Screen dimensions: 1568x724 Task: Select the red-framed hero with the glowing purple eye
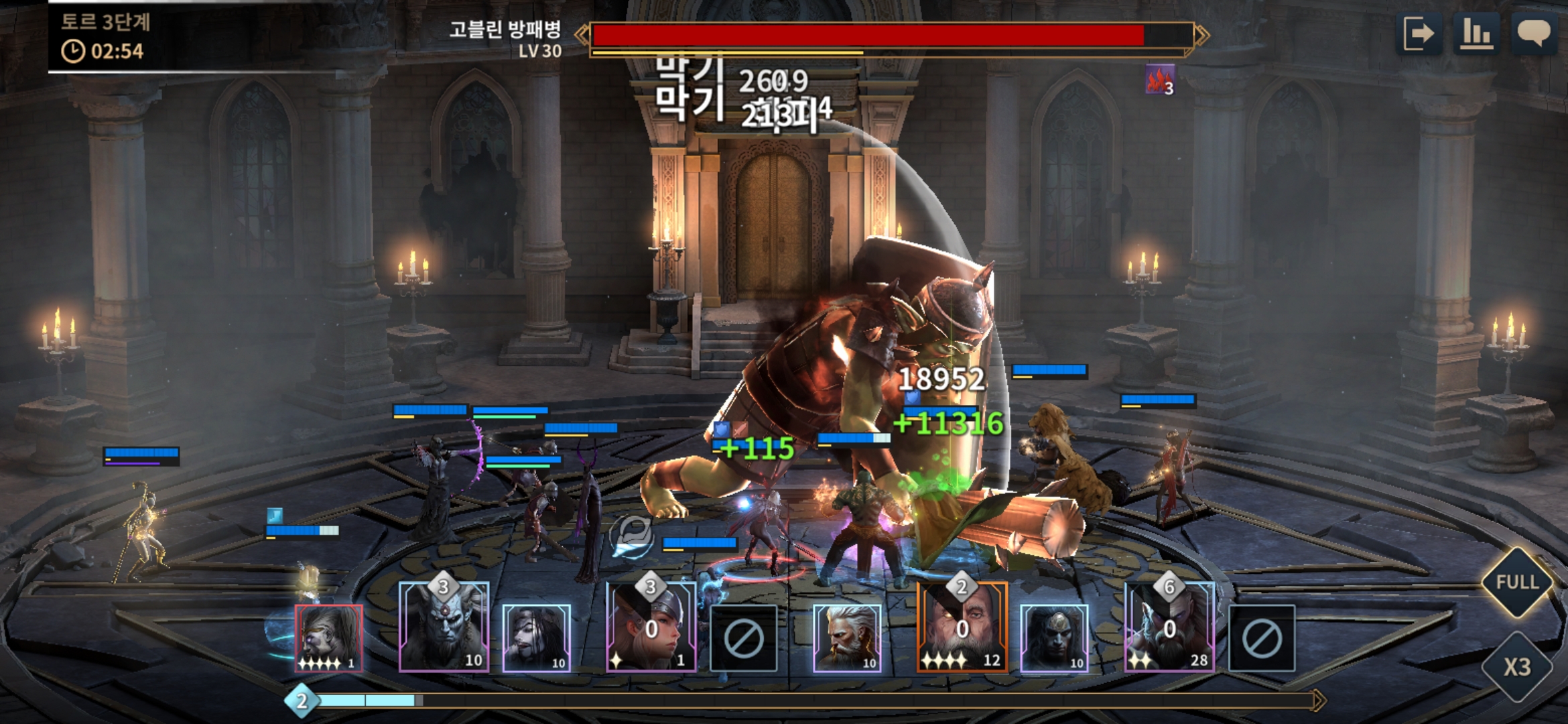[x=329, y=638]
